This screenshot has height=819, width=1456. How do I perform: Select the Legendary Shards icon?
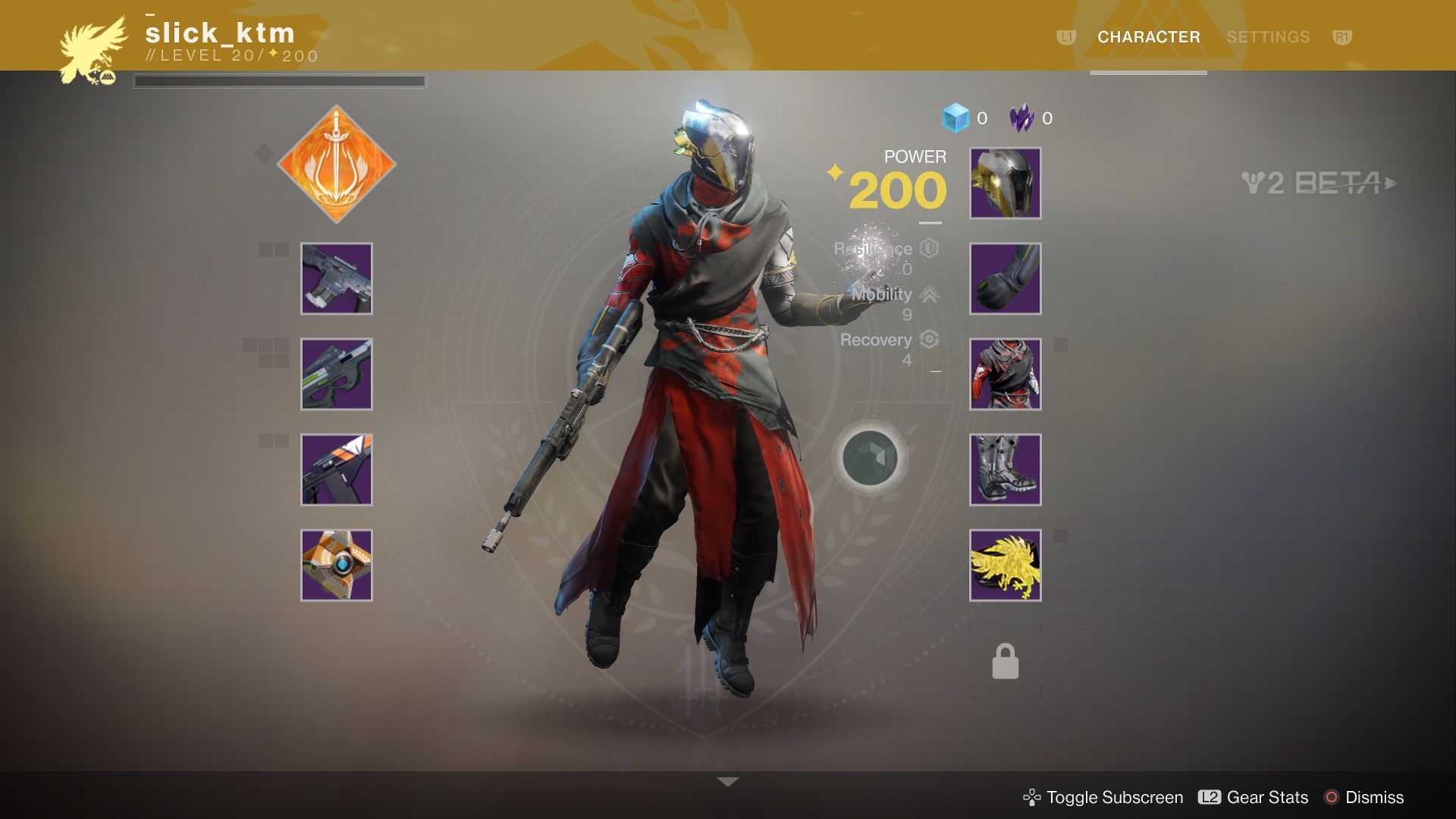click(x=1020, y=118)
